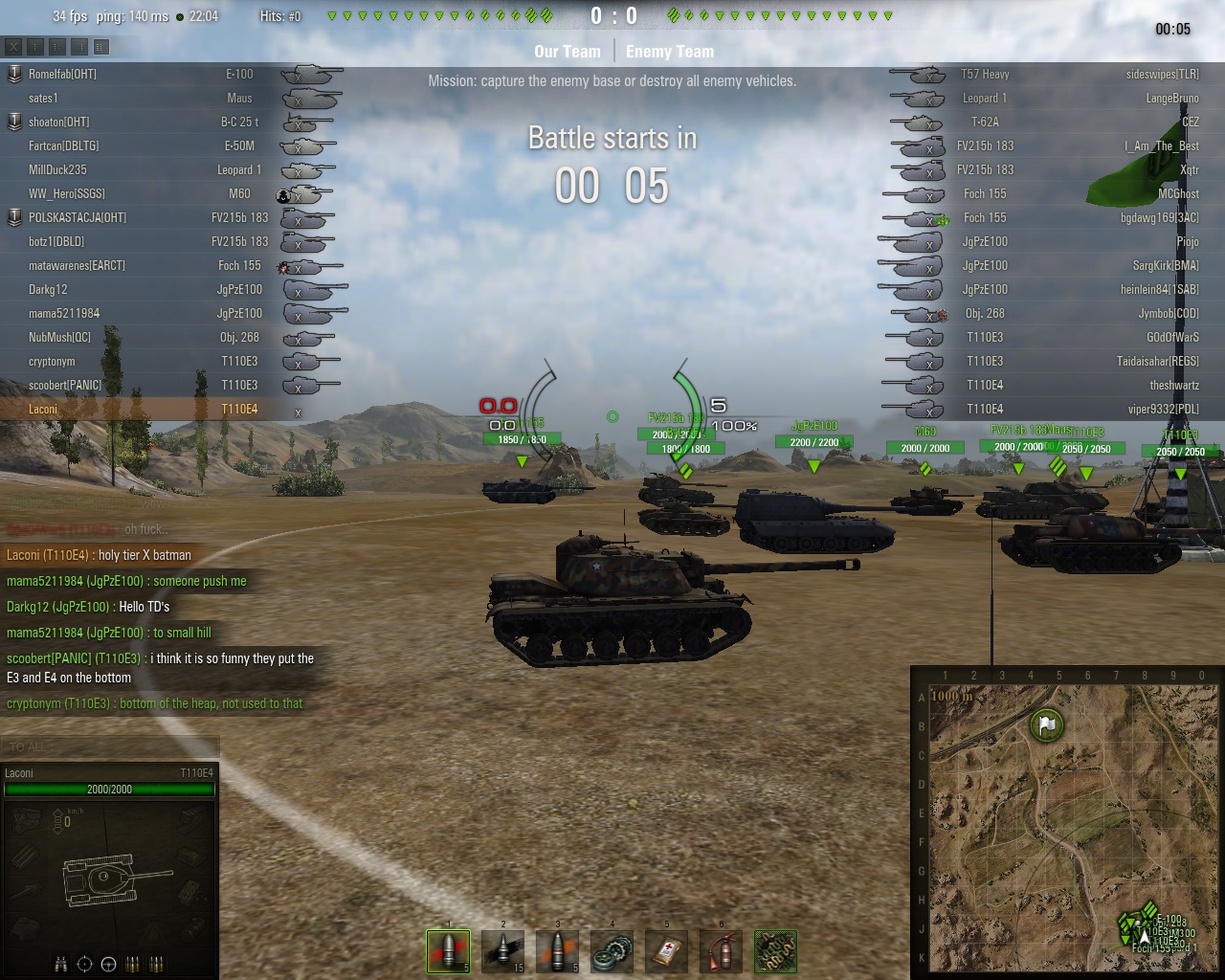Activate the fire extinguisher consumable
Image resolution: width=1225 pixels, height=980 pixels.
(722, 951)
